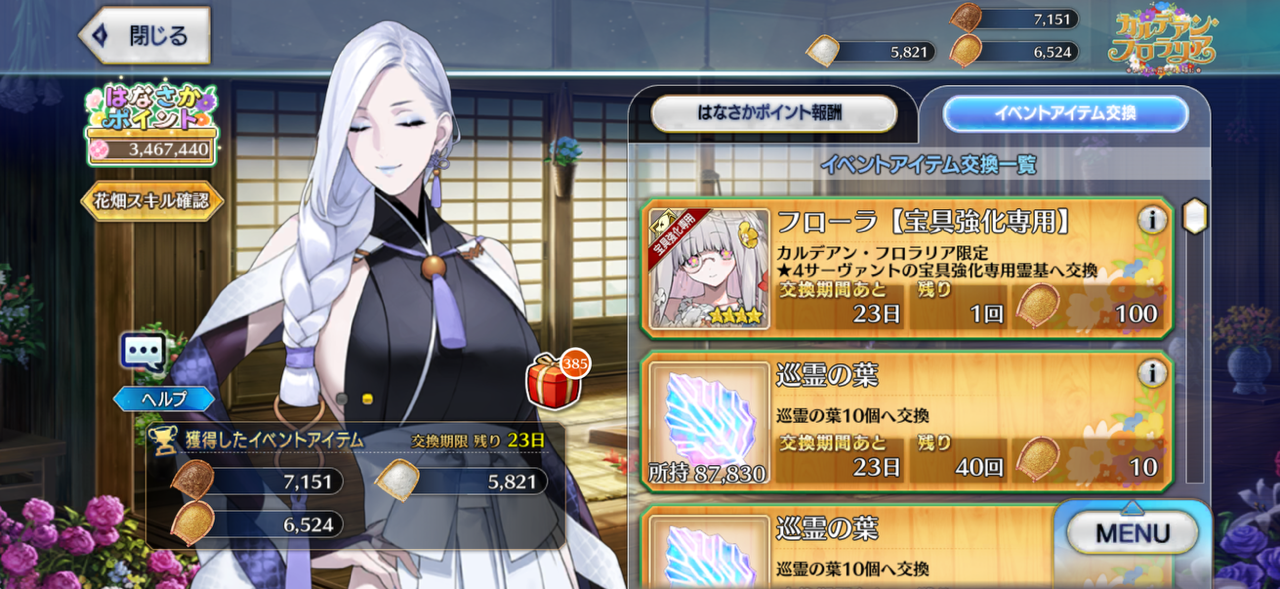Open 花畑スキル確認 skill check
This screenshot has height=589, width=1280.
click(x=152, y=200)
